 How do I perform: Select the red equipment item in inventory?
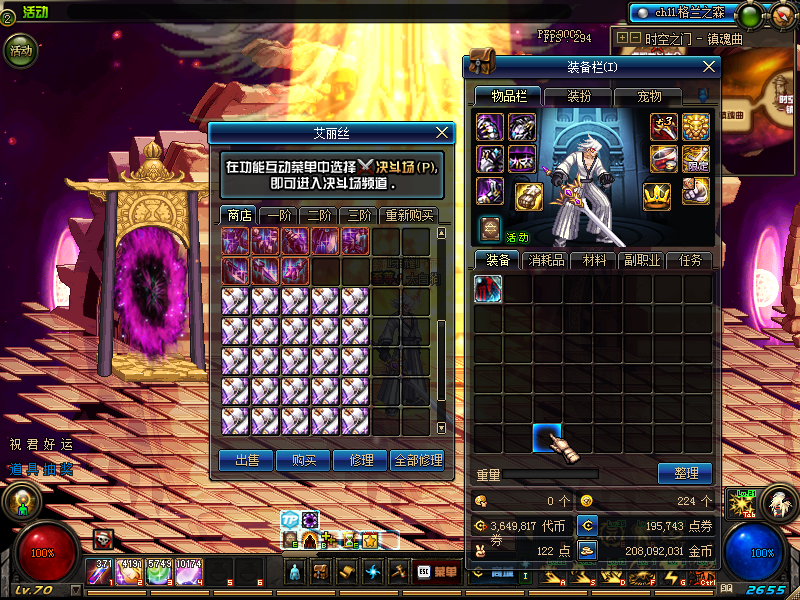pyautogui.click(x=488, y=290)
